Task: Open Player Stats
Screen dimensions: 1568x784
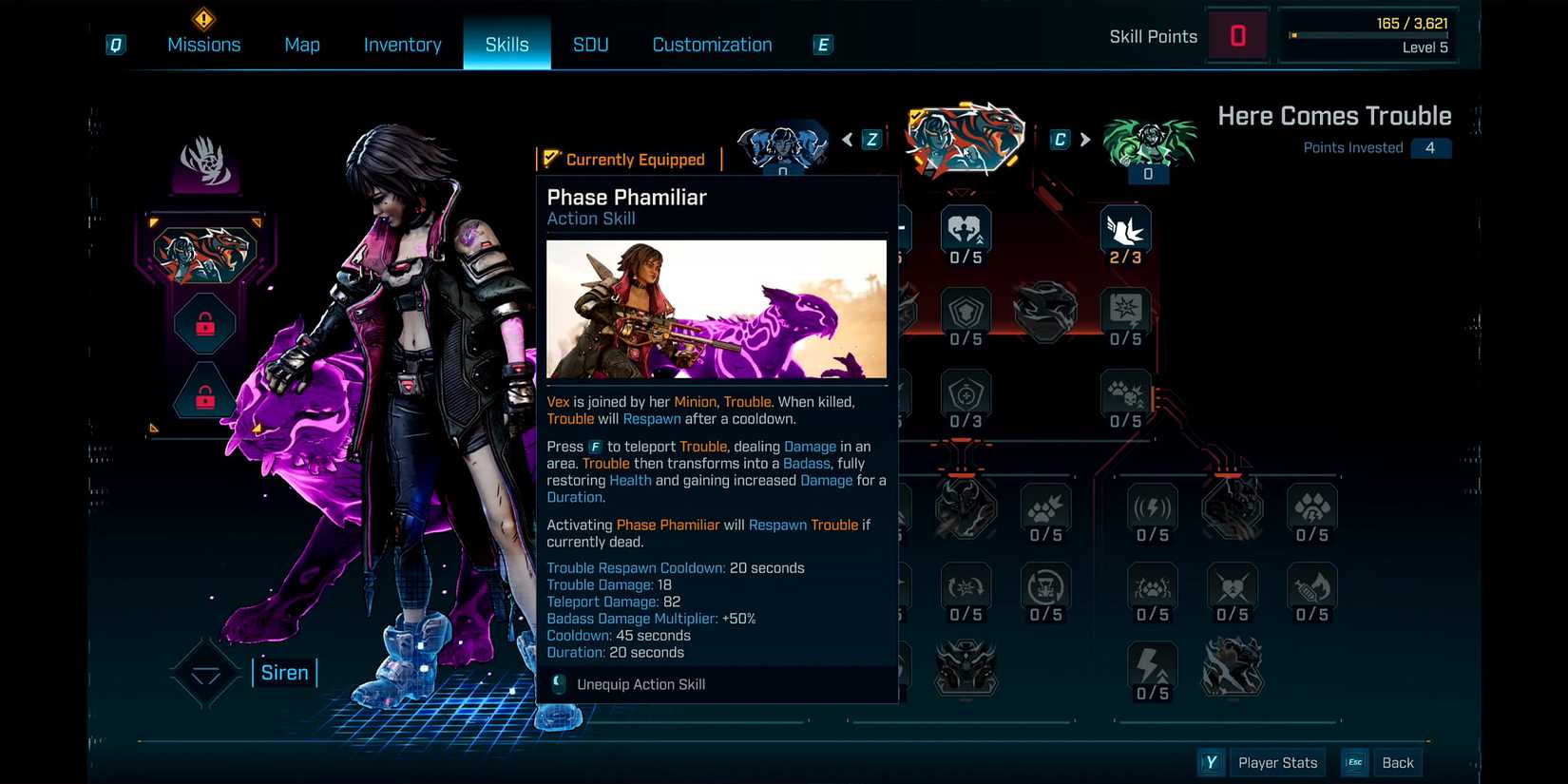Action: pyautogui.click(x=1277, y=761)
